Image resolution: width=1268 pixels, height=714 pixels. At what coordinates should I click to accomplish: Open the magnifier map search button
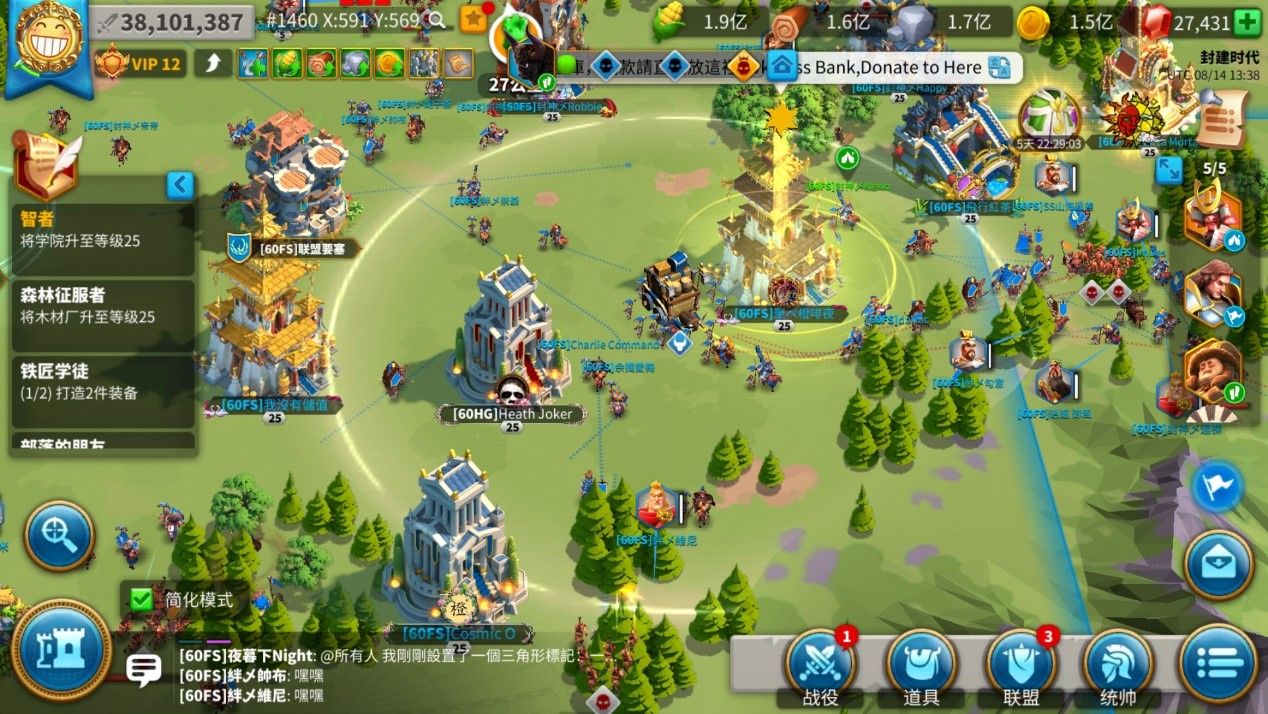(60, 536)
